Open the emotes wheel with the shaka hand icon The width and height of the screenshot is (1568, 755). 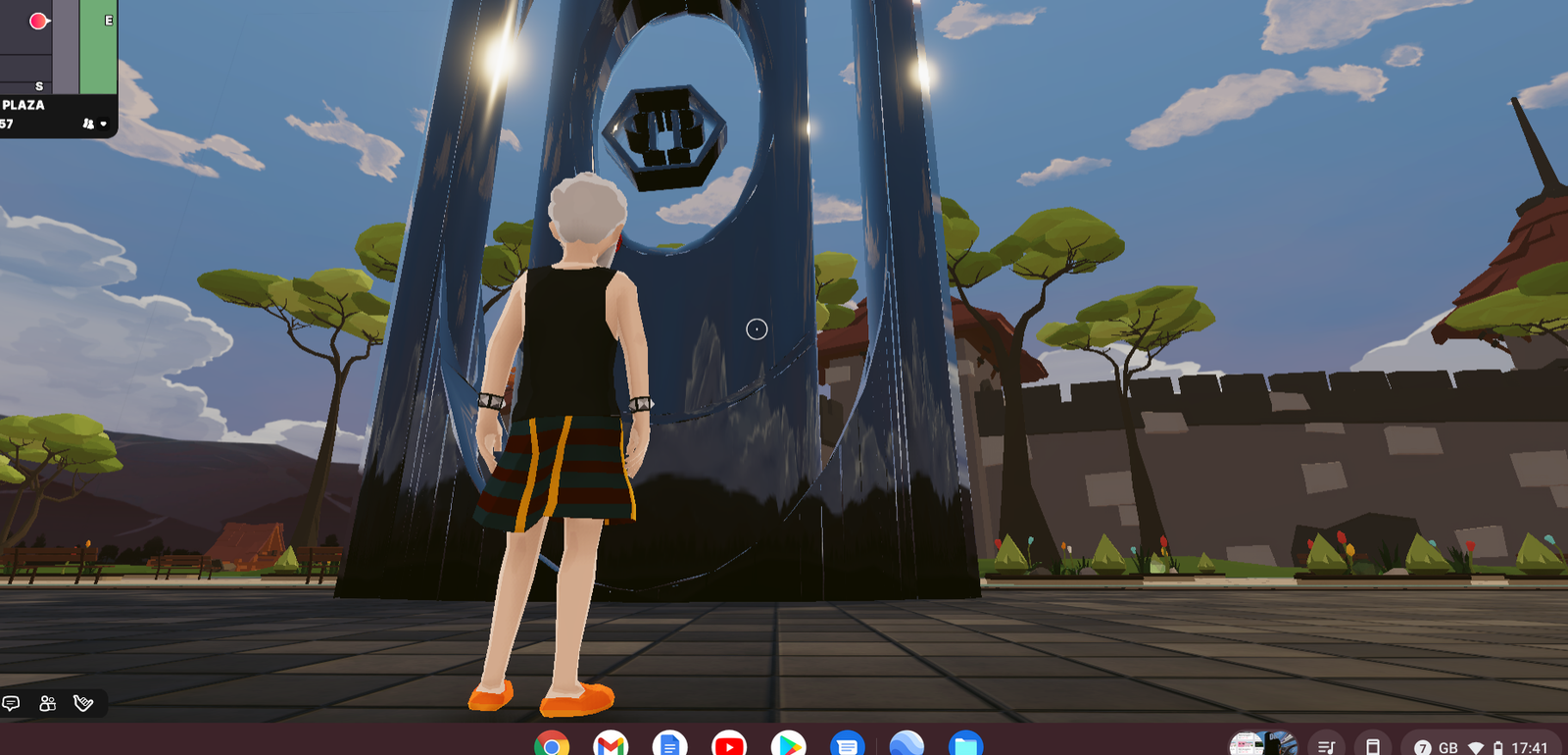(82, 704)
